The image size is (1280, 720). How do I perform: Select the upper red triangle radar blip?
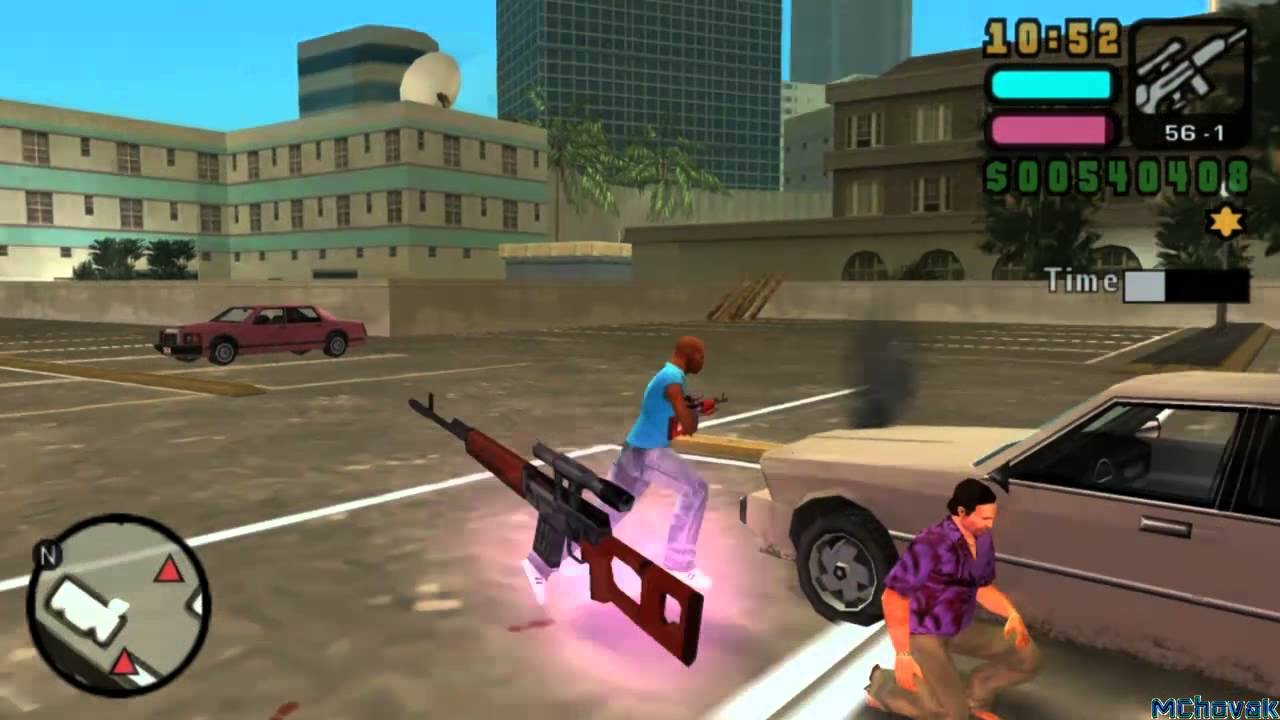click(x=169, y=571)
